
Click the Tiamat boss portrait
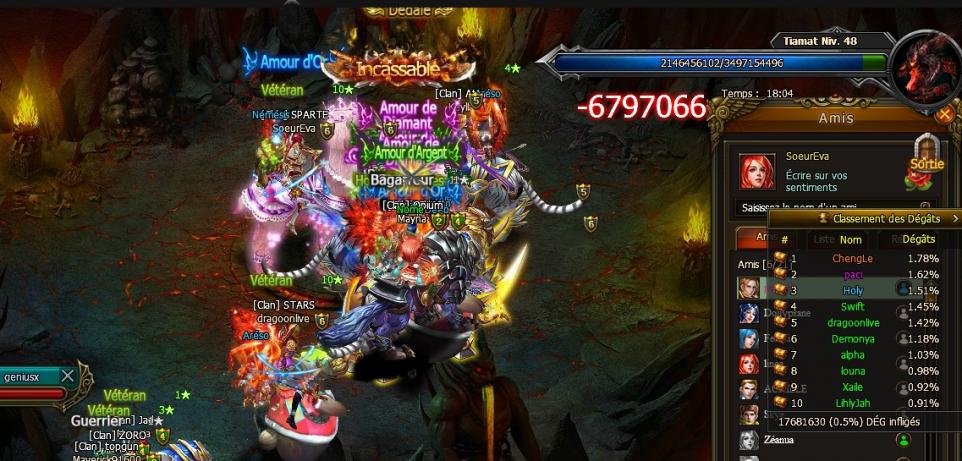925,68
